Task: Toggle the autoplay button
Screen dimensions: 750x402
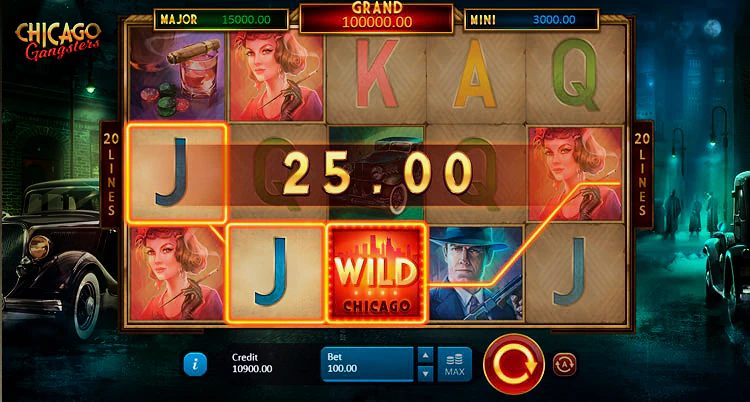Action: click(562, 362)
